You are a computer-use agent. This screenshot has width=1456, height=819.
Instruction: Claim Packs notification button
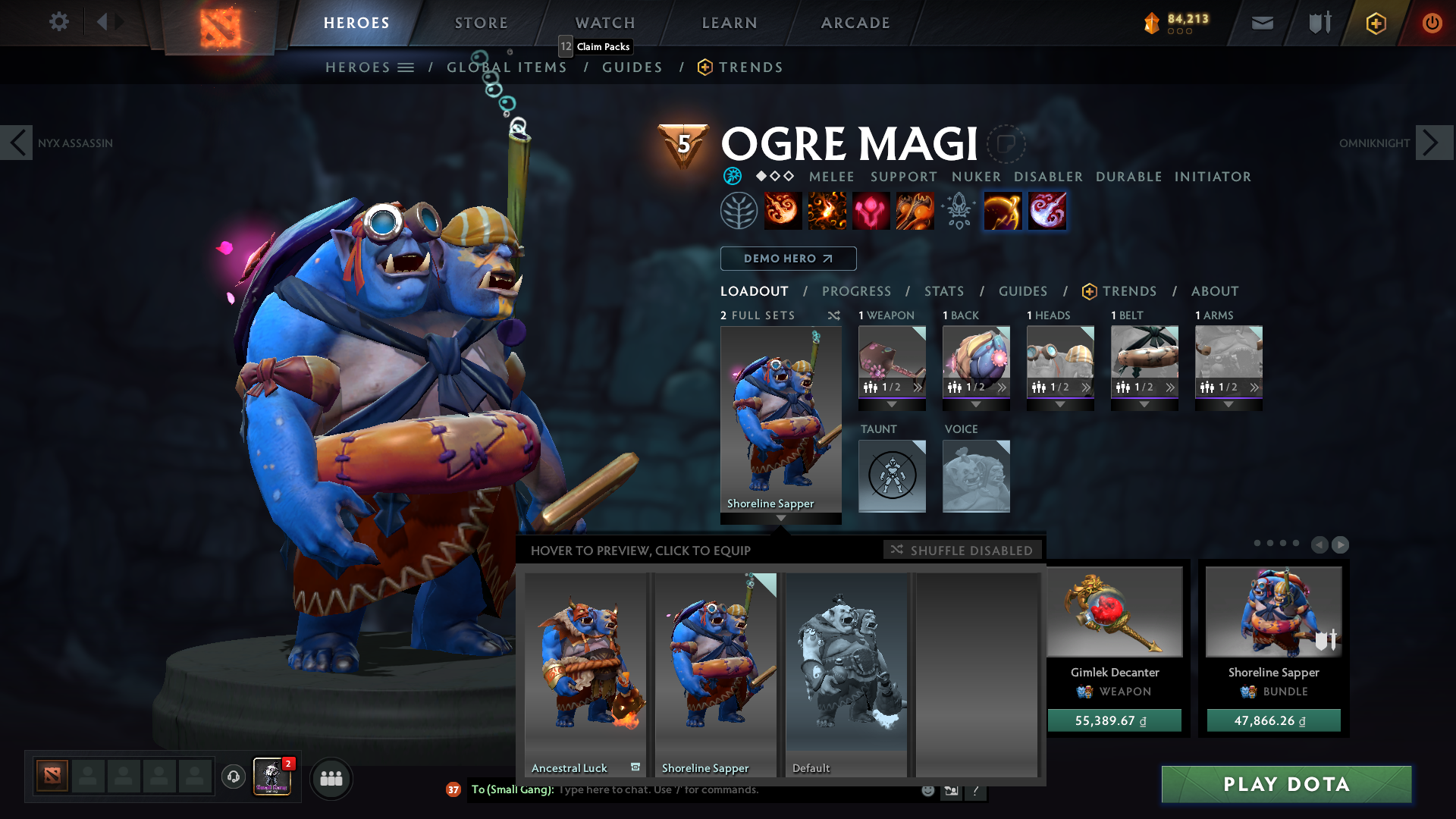[596, 46]
